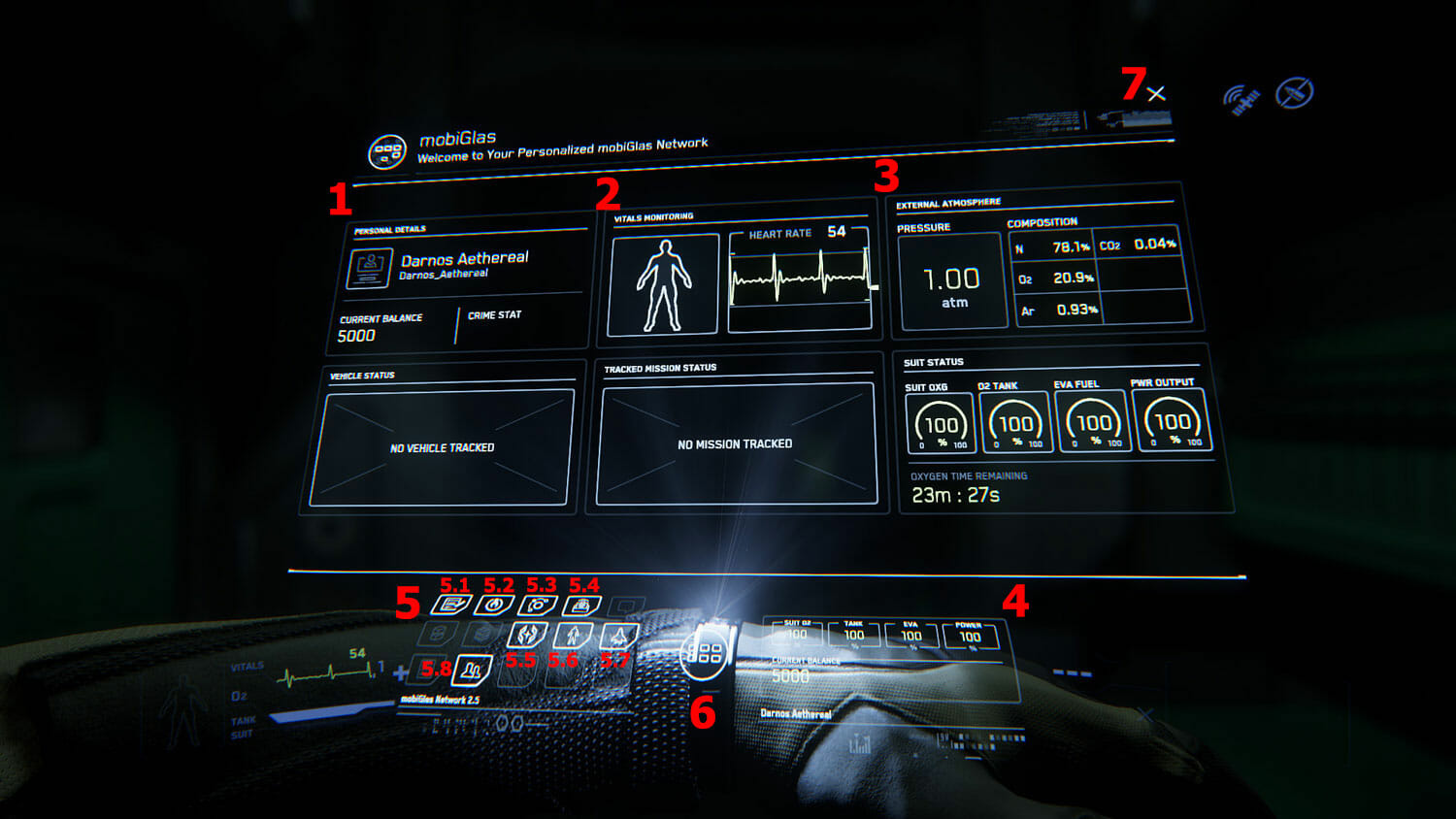Select the No Mission Tracked panel
This screenshot has height=819, width=1456.
coord(736,443)
